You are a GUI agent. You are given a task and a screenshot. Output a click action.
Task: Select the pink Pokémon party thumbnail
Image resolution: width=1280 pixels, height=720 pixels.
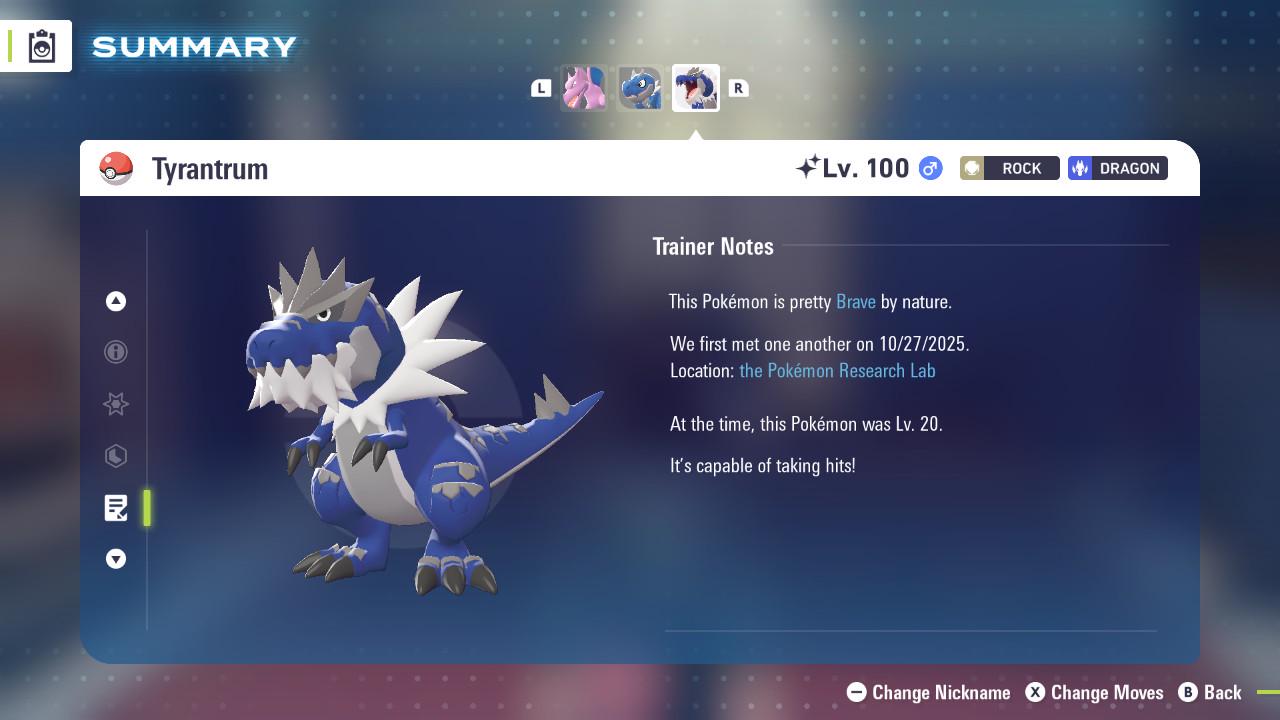click(584, 88)
